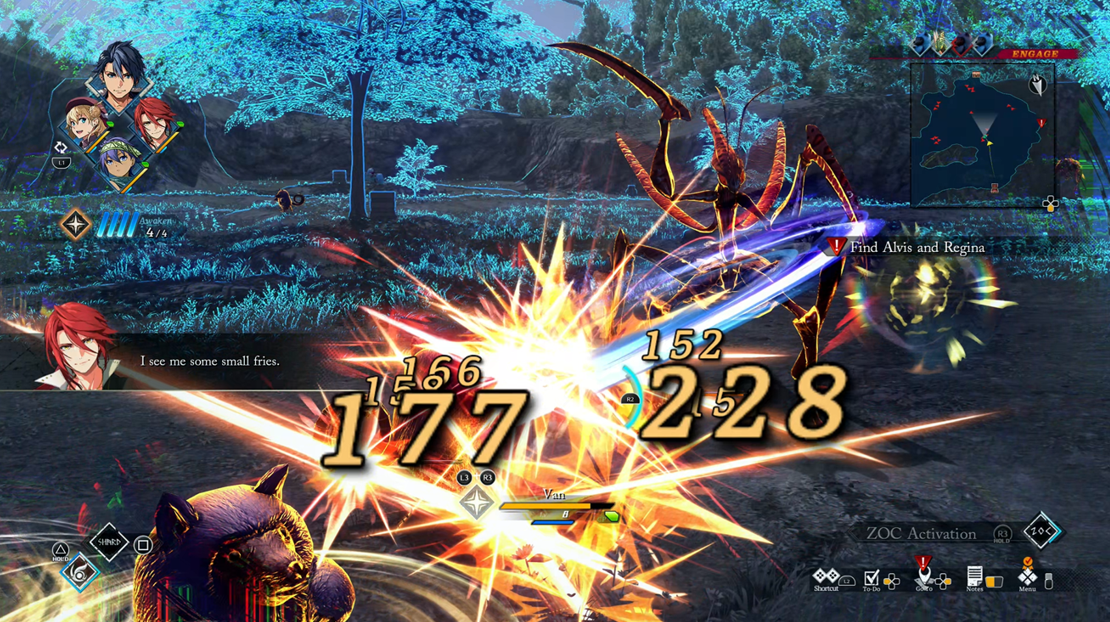Open the To-Do checklist
The image size is (1110, 622).
(x=872, y=578)
